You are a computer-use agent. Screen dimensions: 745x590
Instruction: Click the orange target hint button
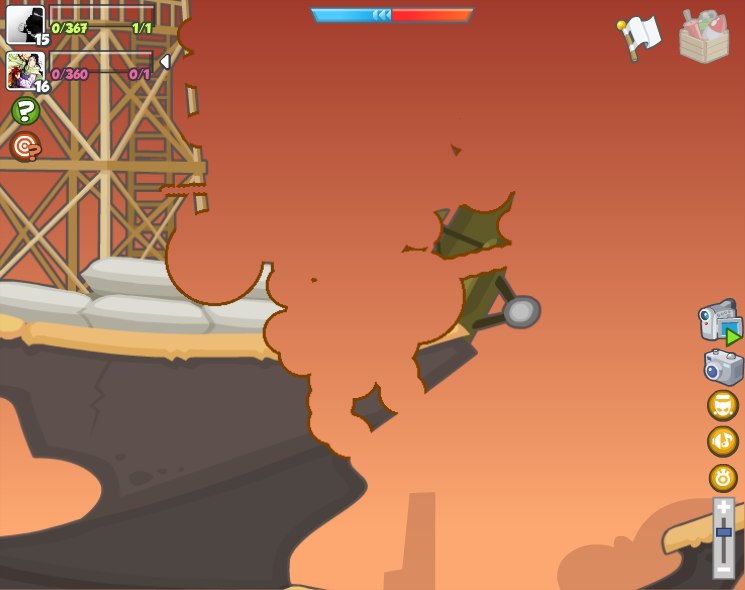coord(25,146)
